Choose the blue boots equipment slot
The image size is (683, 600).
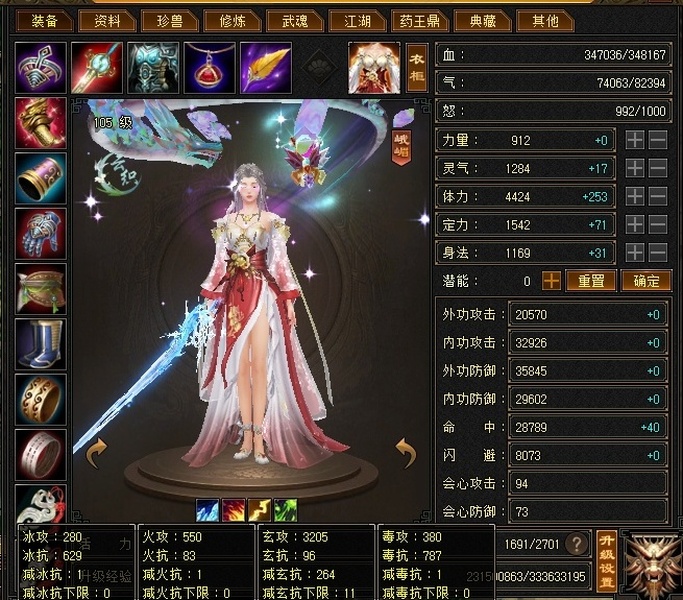41,343
